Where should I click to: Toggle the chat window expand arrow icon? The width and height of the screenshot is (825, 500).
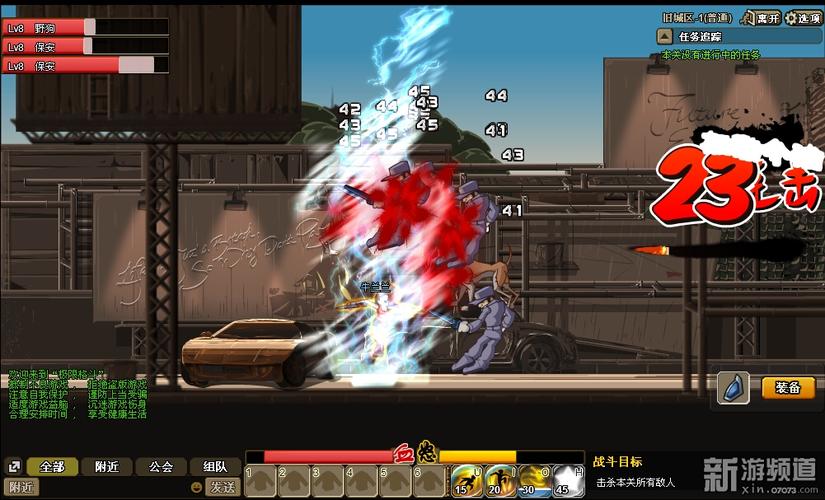pyautogui.click(x=13, y=466)
